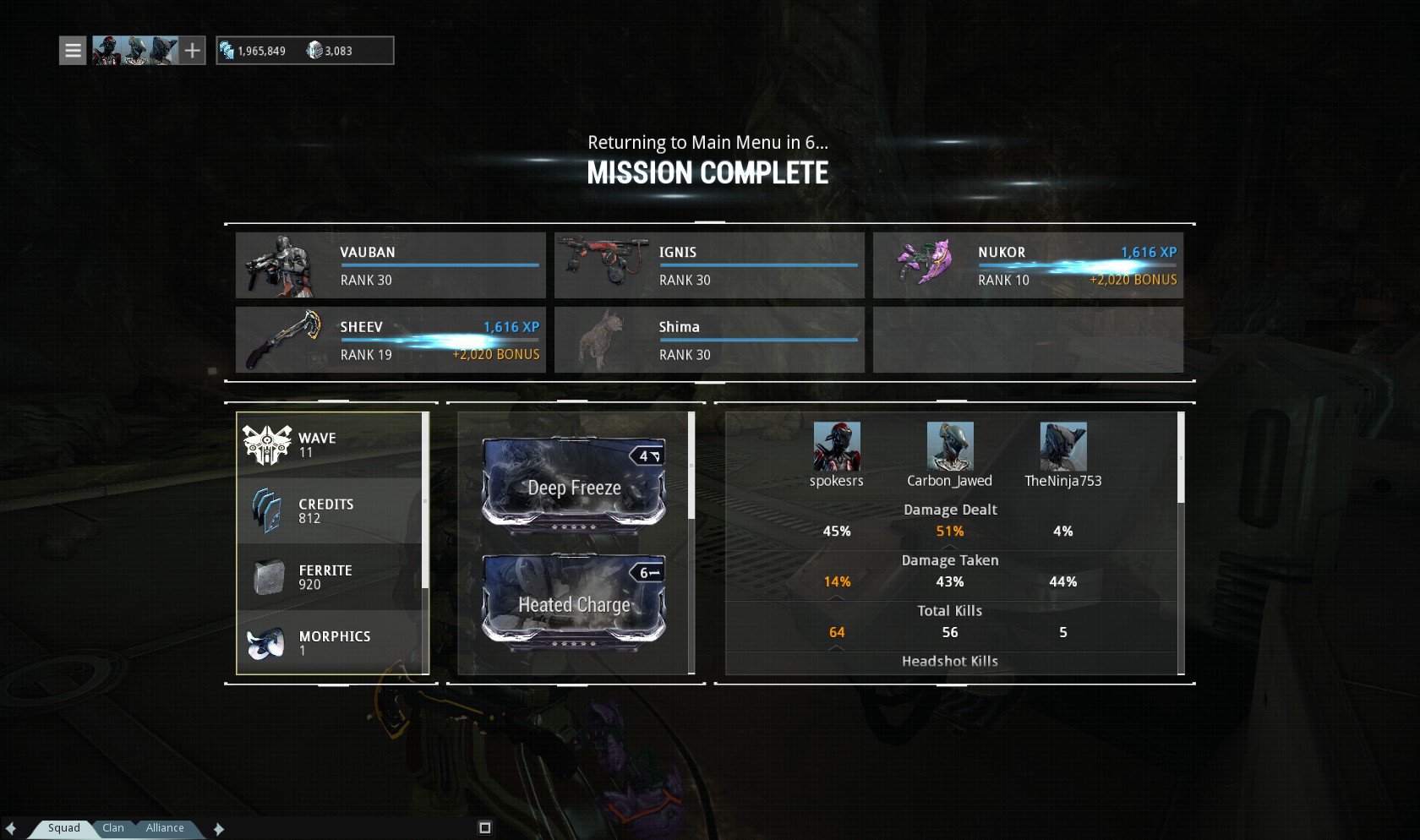Select the Ignis weapon panel
The height and width of the screenshot is (840, 1420).
[x=709, y=265]
